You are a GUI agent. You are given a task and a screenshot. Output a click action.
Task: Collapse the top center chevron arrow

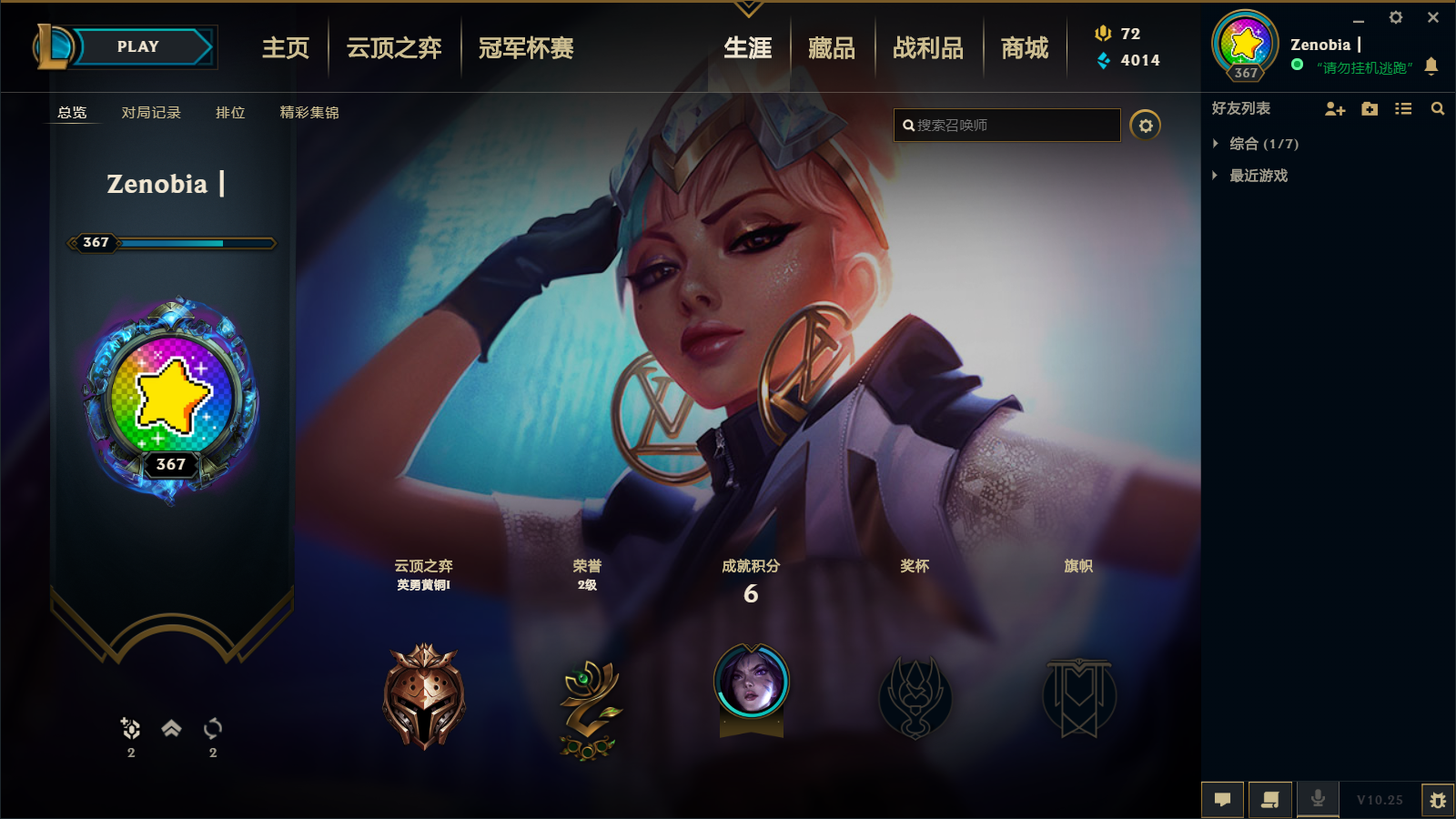click(x=749, y=7)
